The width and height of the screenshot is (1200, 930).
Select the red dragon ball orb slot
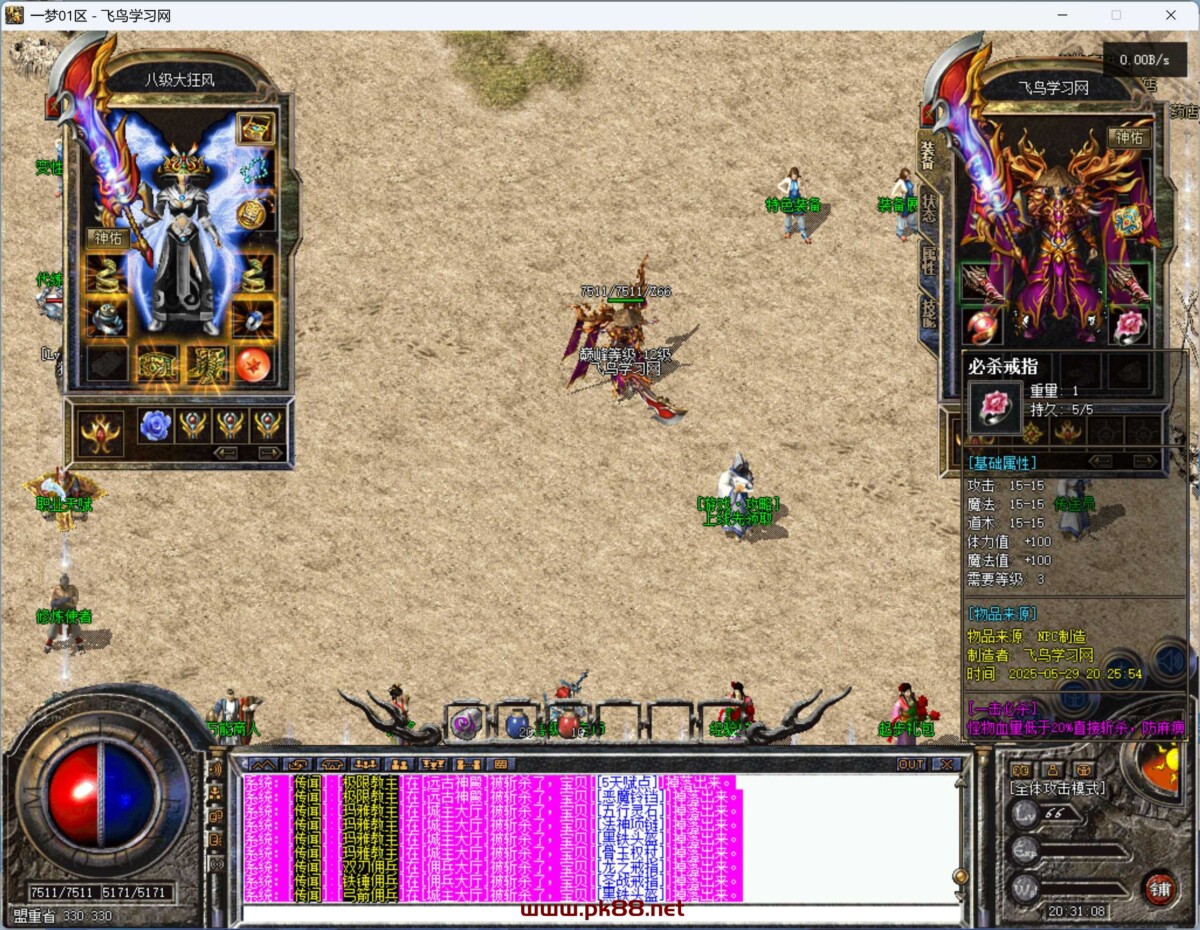coord(254,364)
